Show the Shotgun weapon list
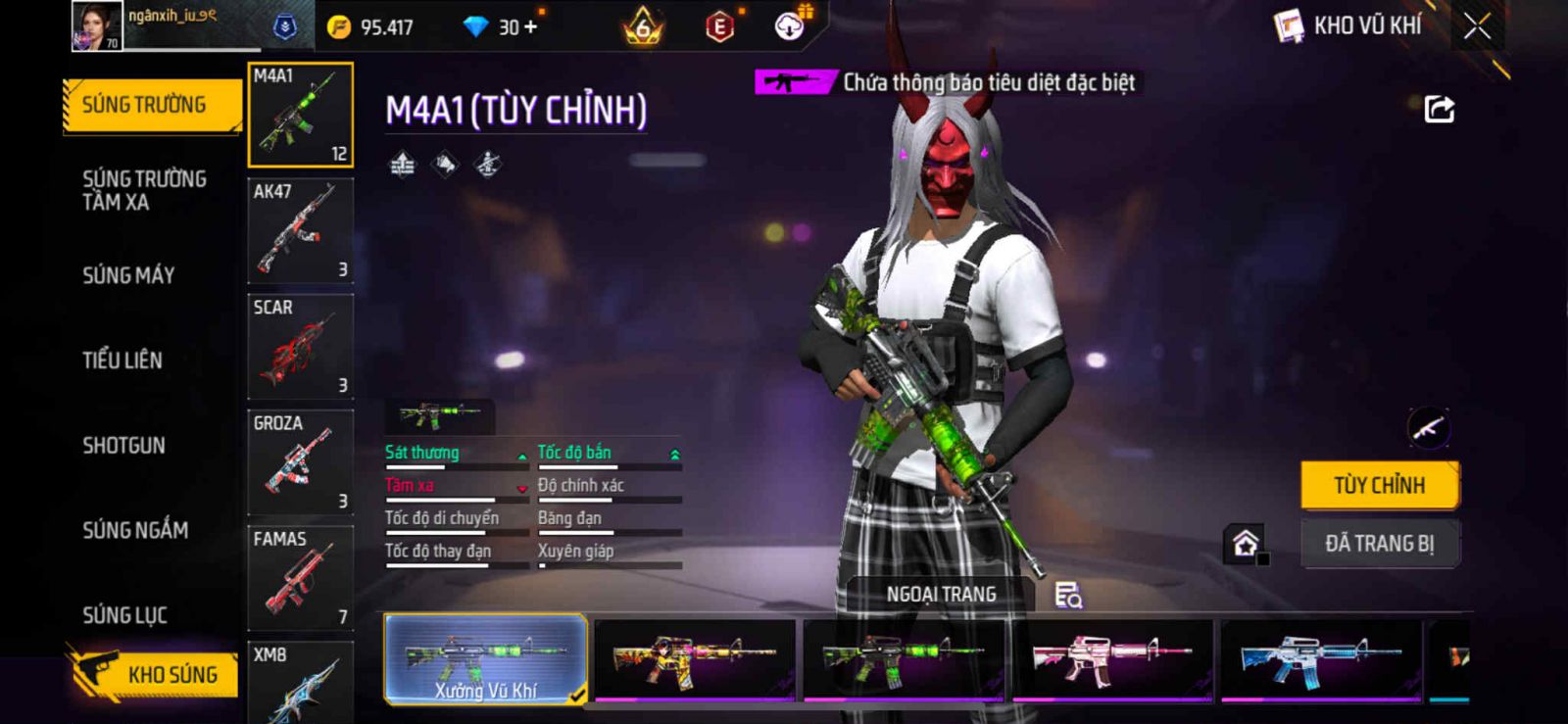Image resolution: width=1568 pixels, height=724 pixels. point(124,446)
